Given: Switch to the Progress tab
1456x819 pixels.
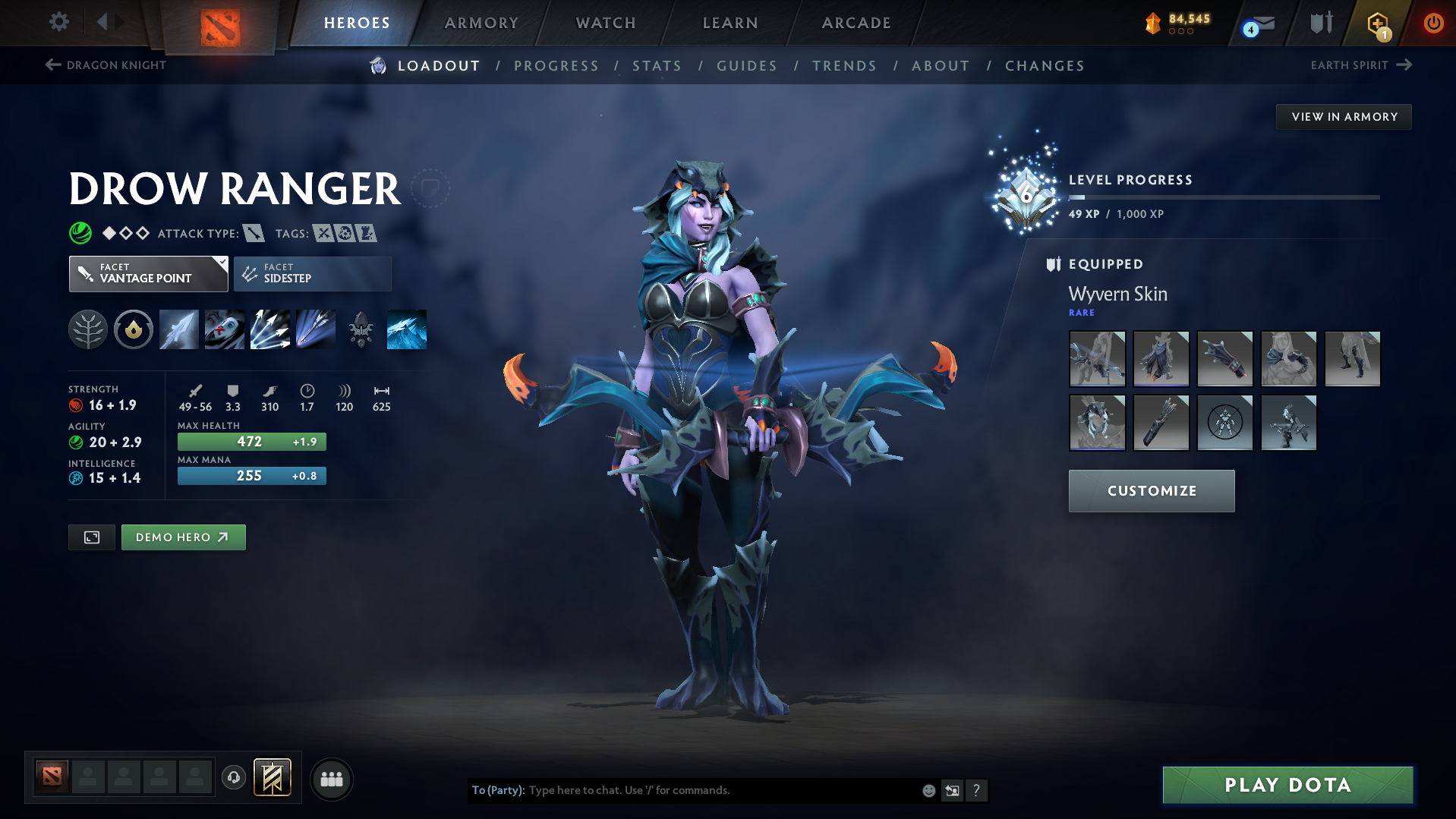Looking at the screenshot, I should (556, 66).
